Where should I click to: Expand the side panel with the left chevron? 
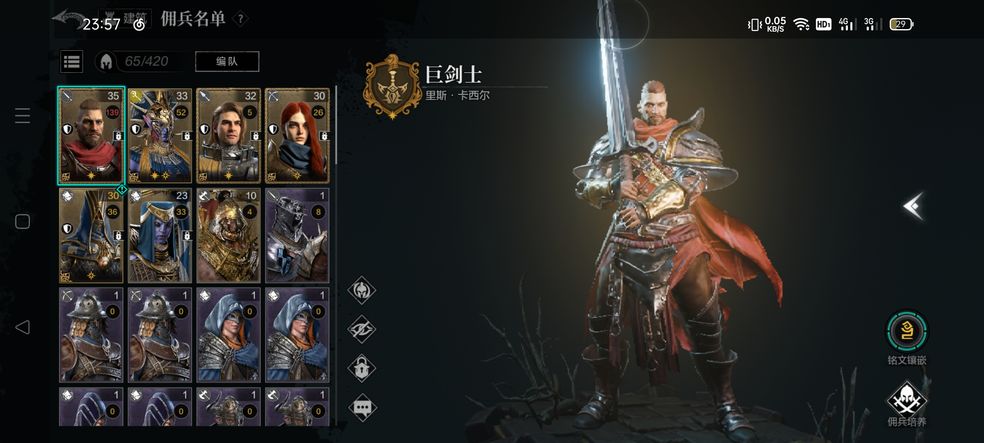tap(911, 206)
